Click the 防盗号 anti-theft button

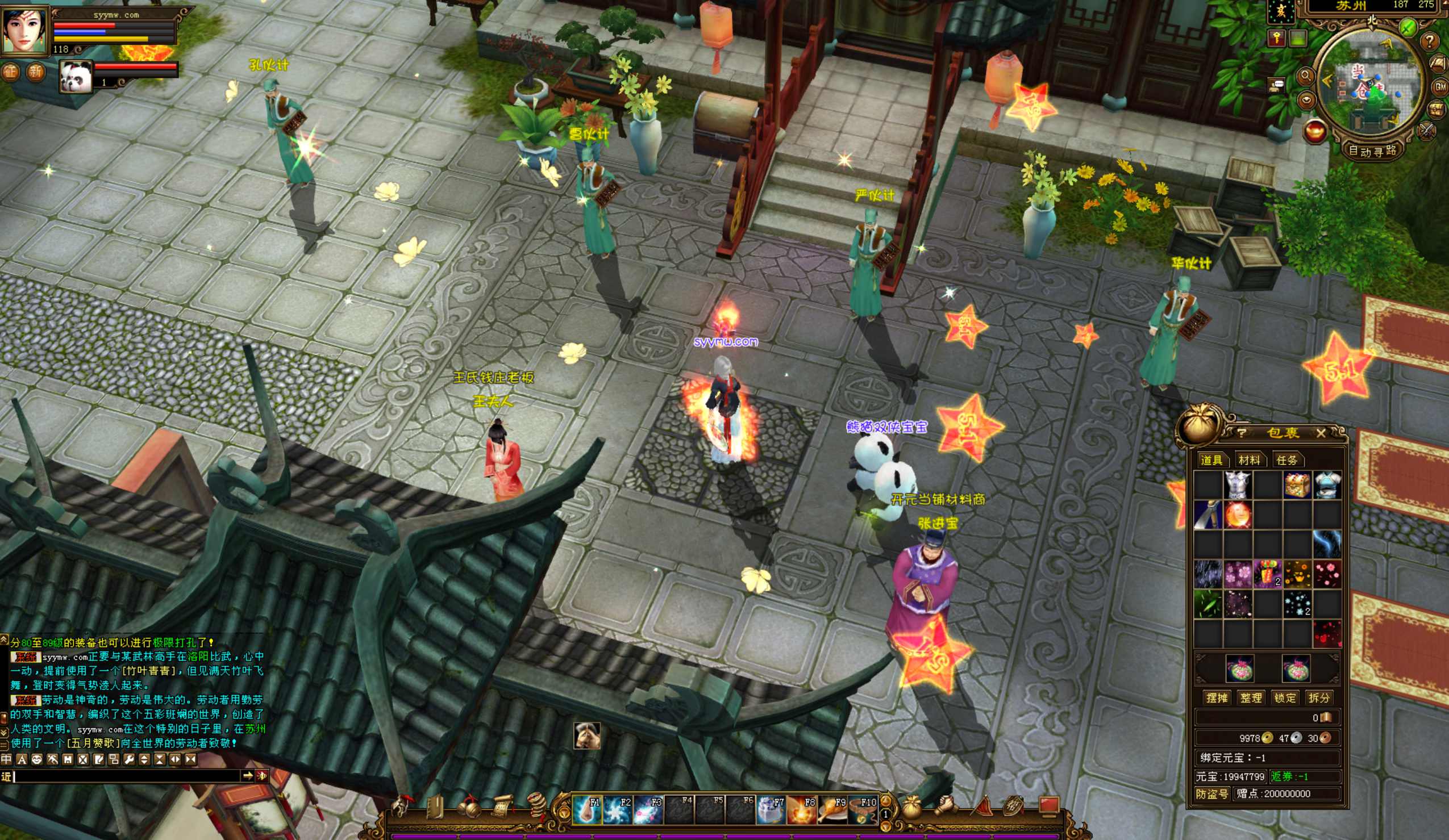[1212, 793]
